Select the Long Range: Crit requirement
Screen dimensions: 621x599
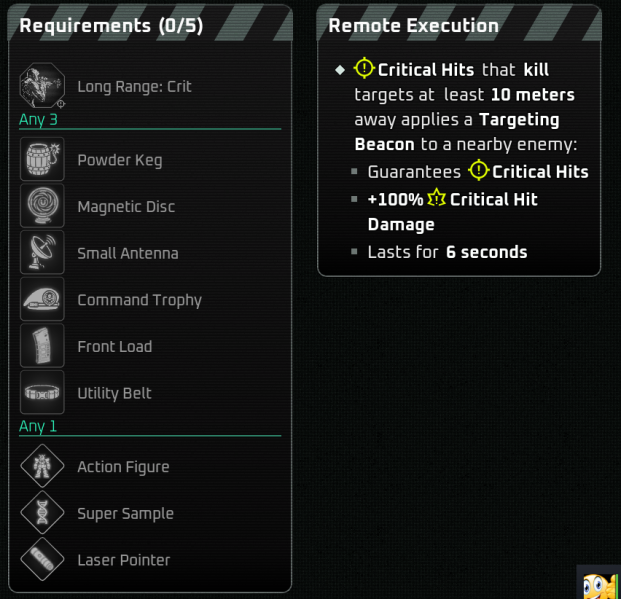coord(134,87)
